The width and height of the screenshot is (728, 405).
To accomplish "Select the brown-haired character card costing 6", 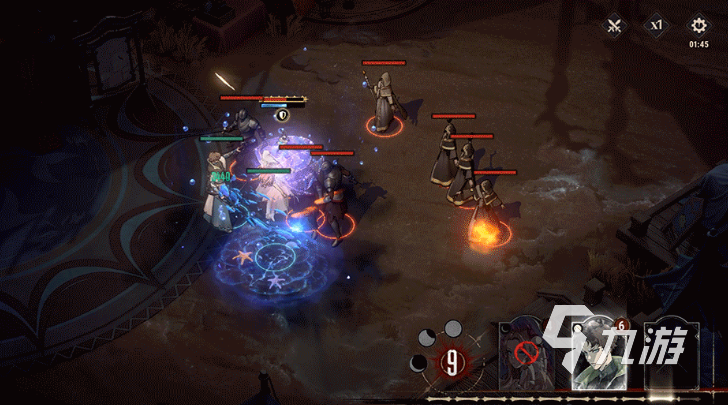I will (598, 353).
